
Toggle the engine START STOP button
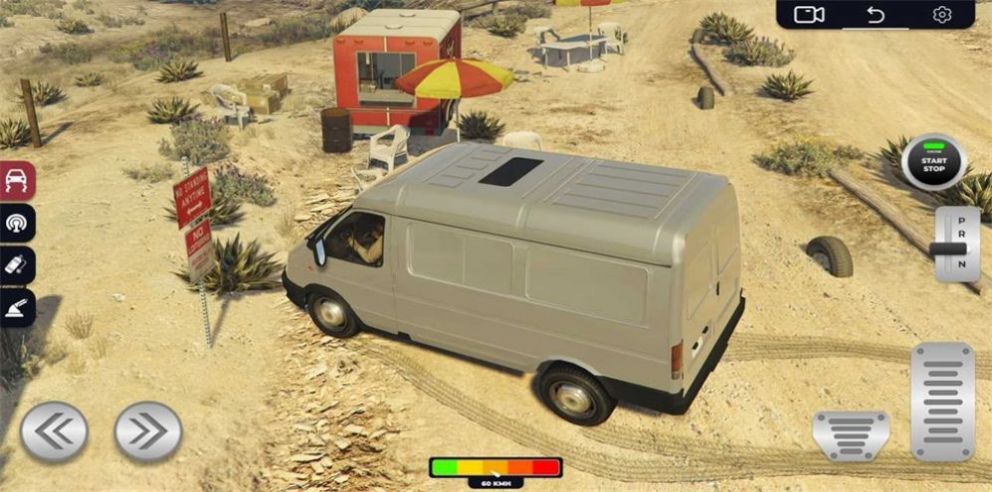[933, 162]
